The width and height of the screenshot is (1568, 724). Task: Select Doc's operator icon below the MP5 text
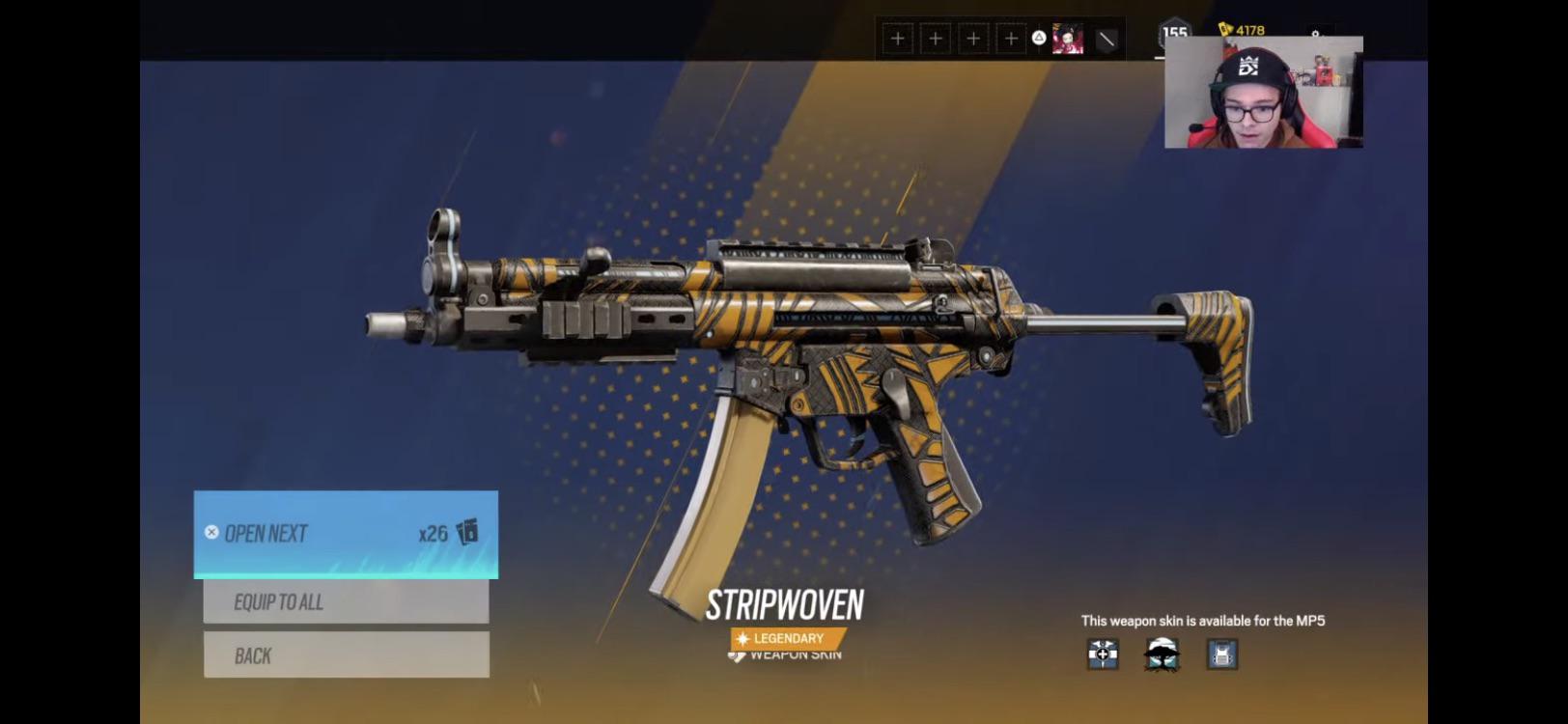[1102, 656]
